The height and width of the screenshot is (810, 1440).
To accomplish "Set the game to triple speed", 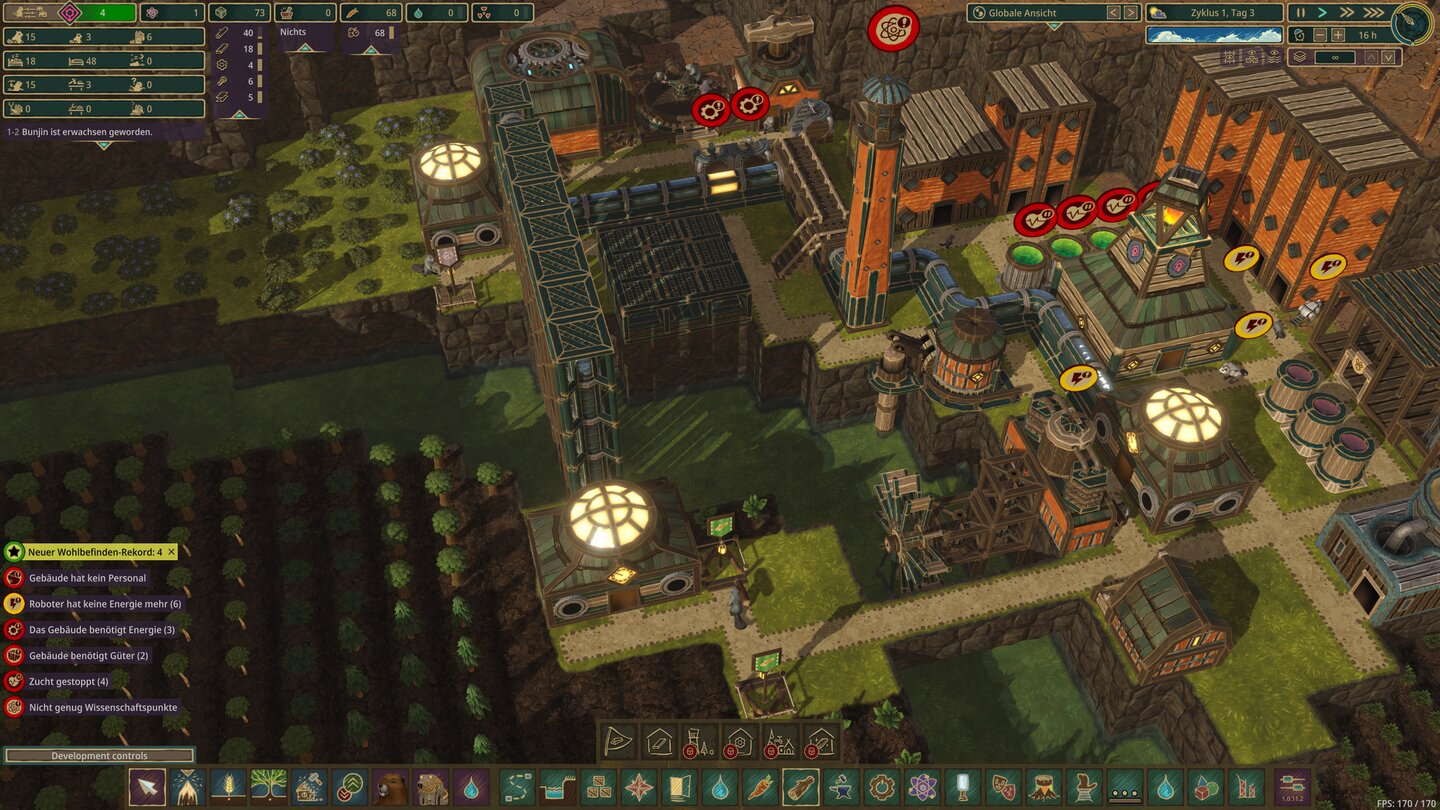I will tap(1374, 13).
